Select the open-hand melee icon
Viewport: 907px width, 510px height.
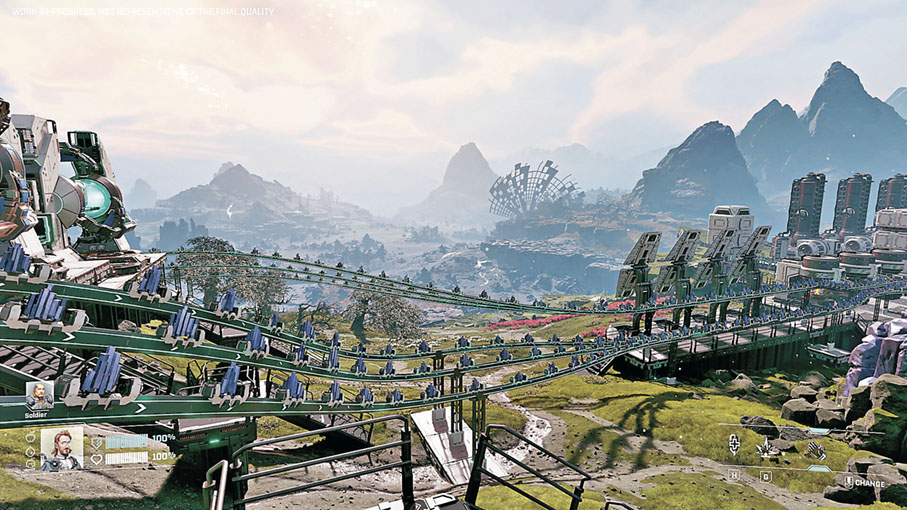(816, 450)
